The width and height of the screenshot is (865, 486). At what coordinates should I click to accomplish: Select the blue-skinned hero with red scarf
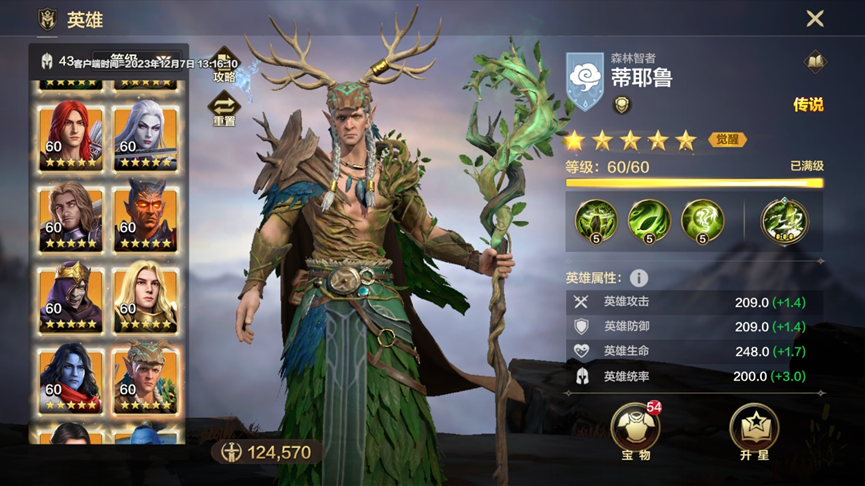click(71, 376)
